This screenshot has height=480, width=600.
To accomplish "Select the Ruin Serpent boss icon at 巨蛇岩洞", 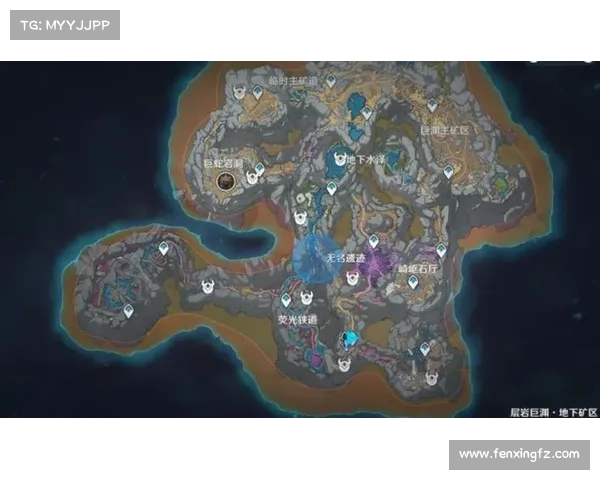I will pyautogui.click(x=227, y=180).
